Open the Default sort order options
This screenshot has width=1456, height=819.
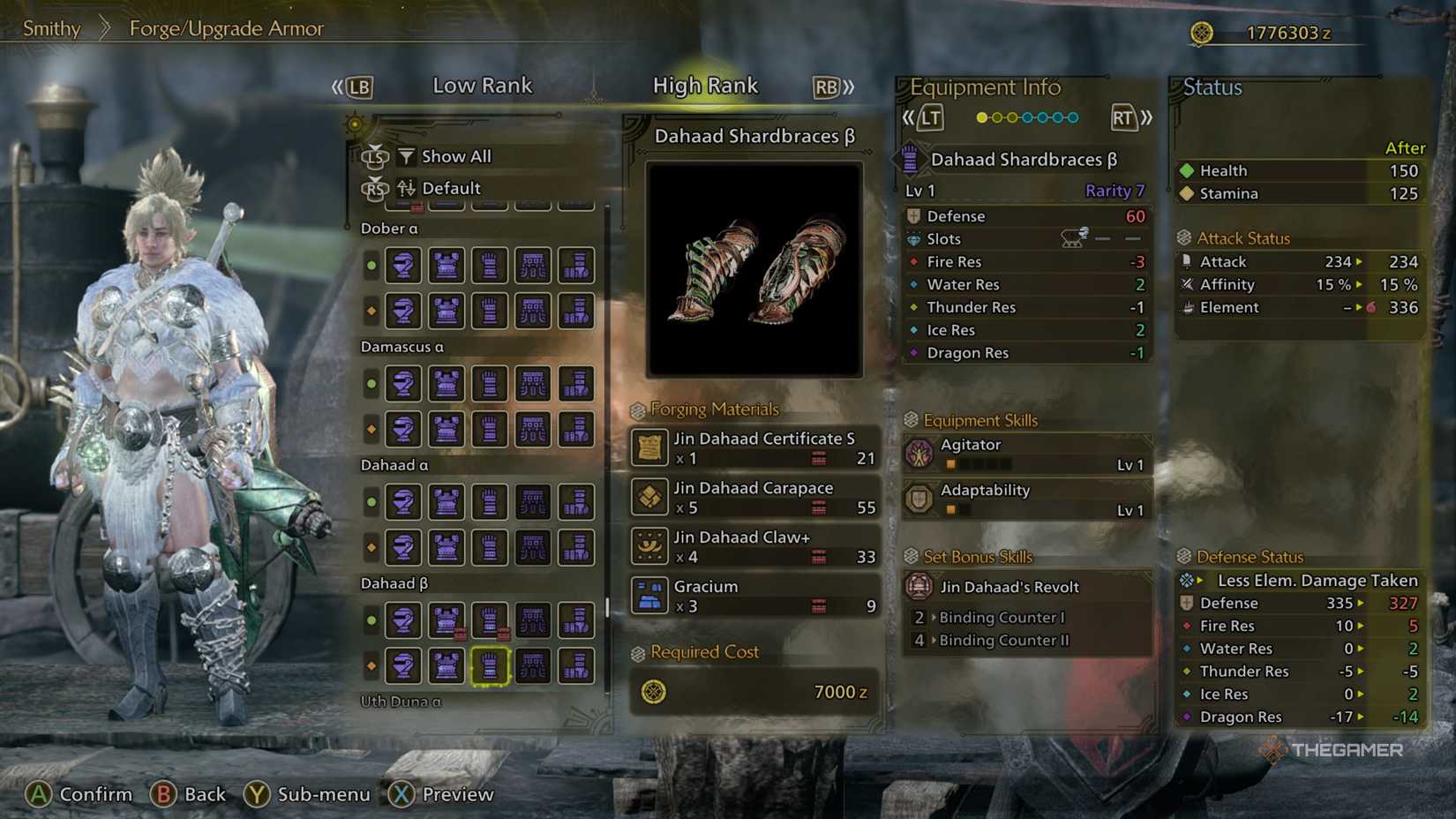(x=450, y=187)
